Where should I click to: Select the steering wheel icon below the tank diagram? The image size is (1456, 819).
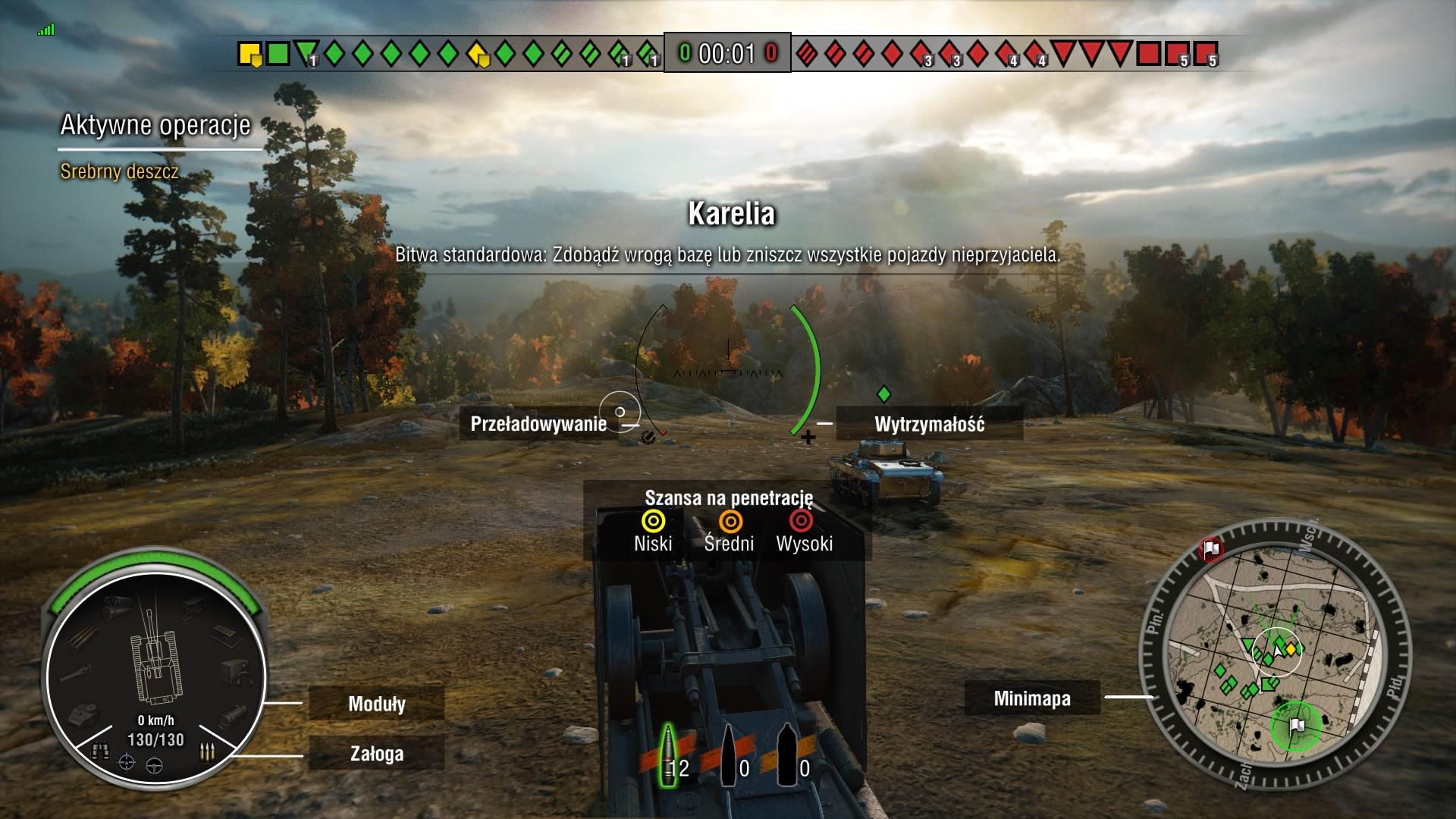[155, 766]
